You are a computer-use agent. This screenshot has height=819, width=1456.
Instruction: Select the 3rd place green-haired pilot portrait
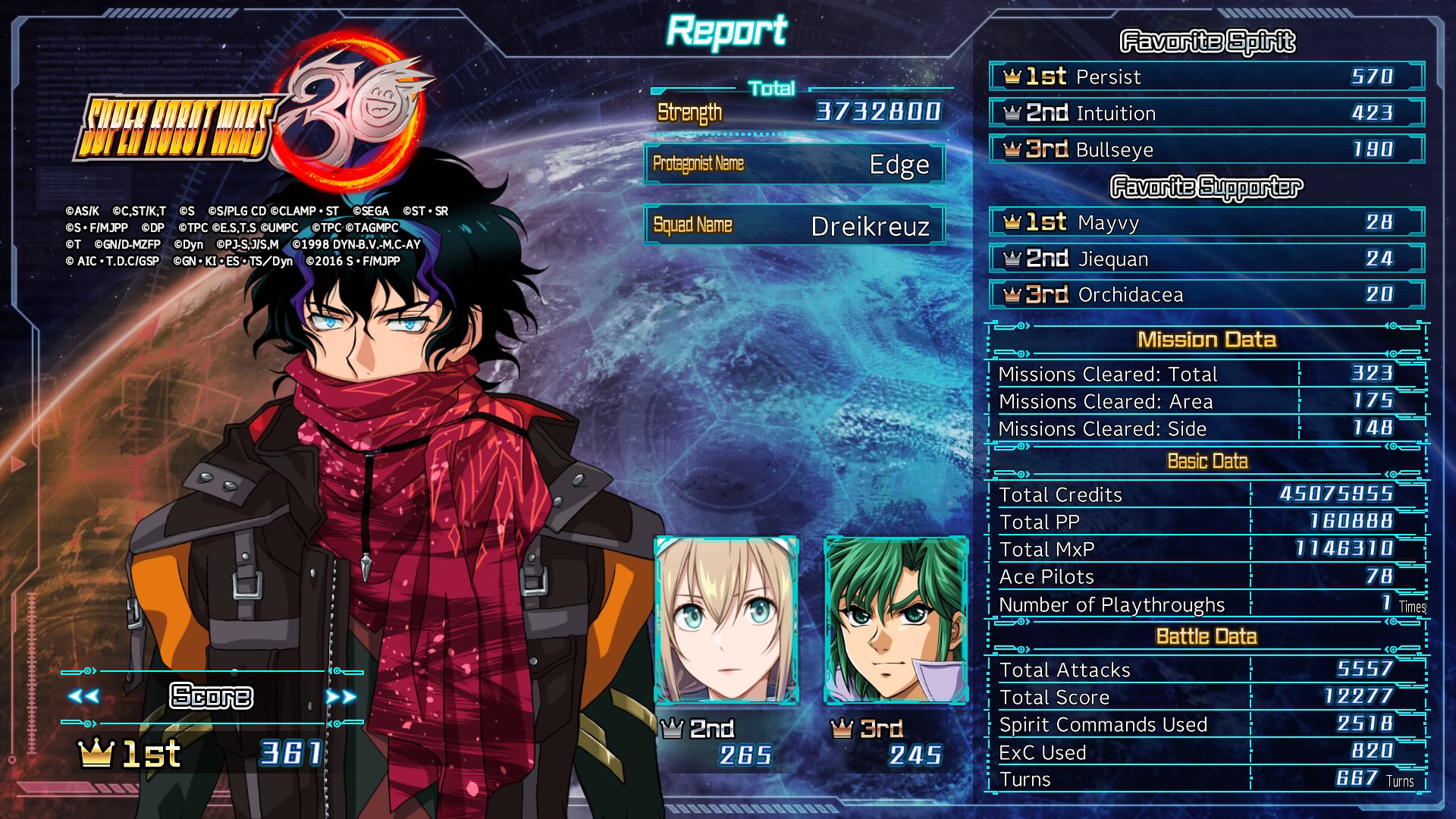(x=896, y=620)
